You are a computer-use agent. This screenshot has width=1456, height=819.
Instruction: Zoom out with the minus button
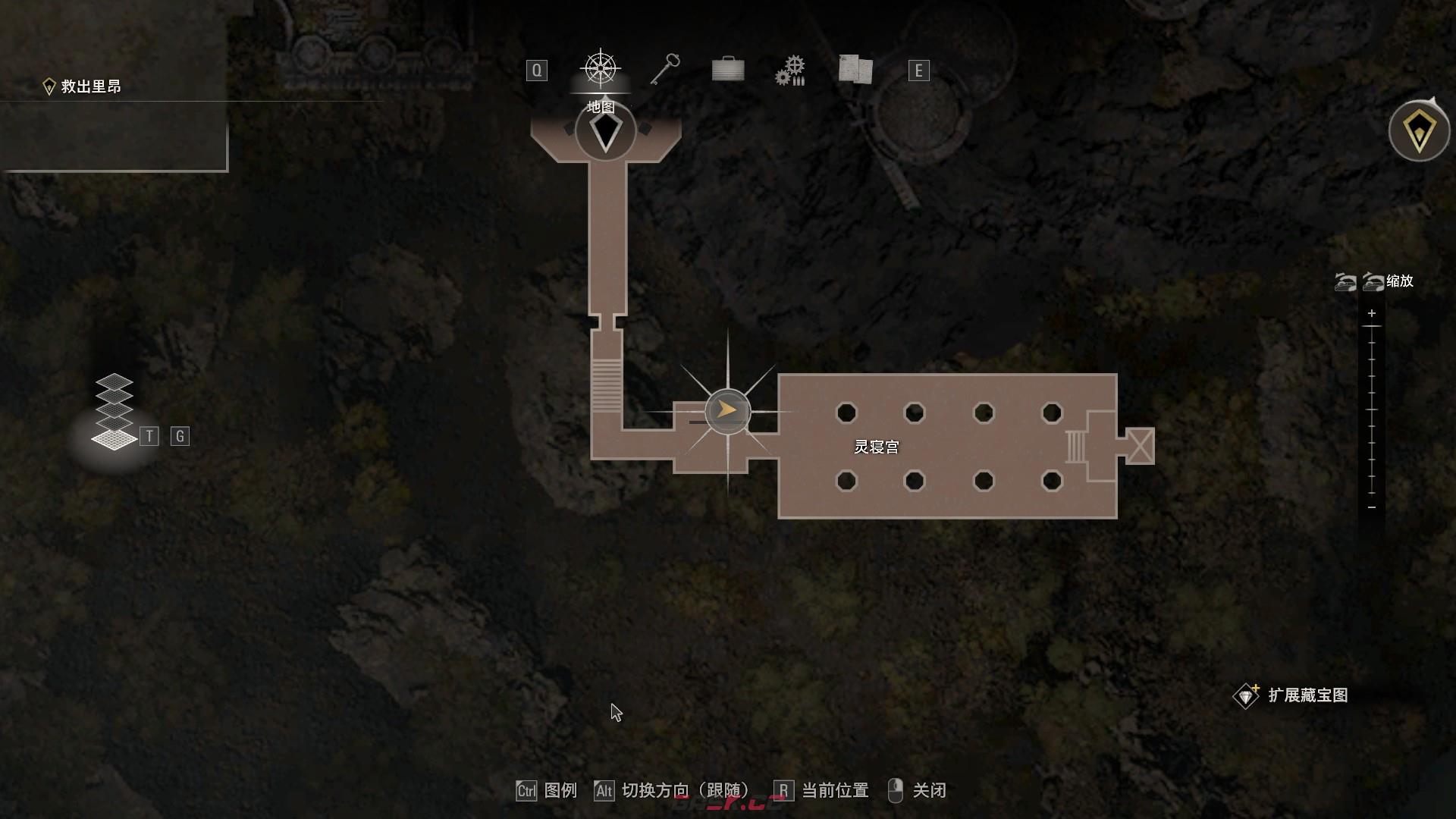click(1372, 507)
